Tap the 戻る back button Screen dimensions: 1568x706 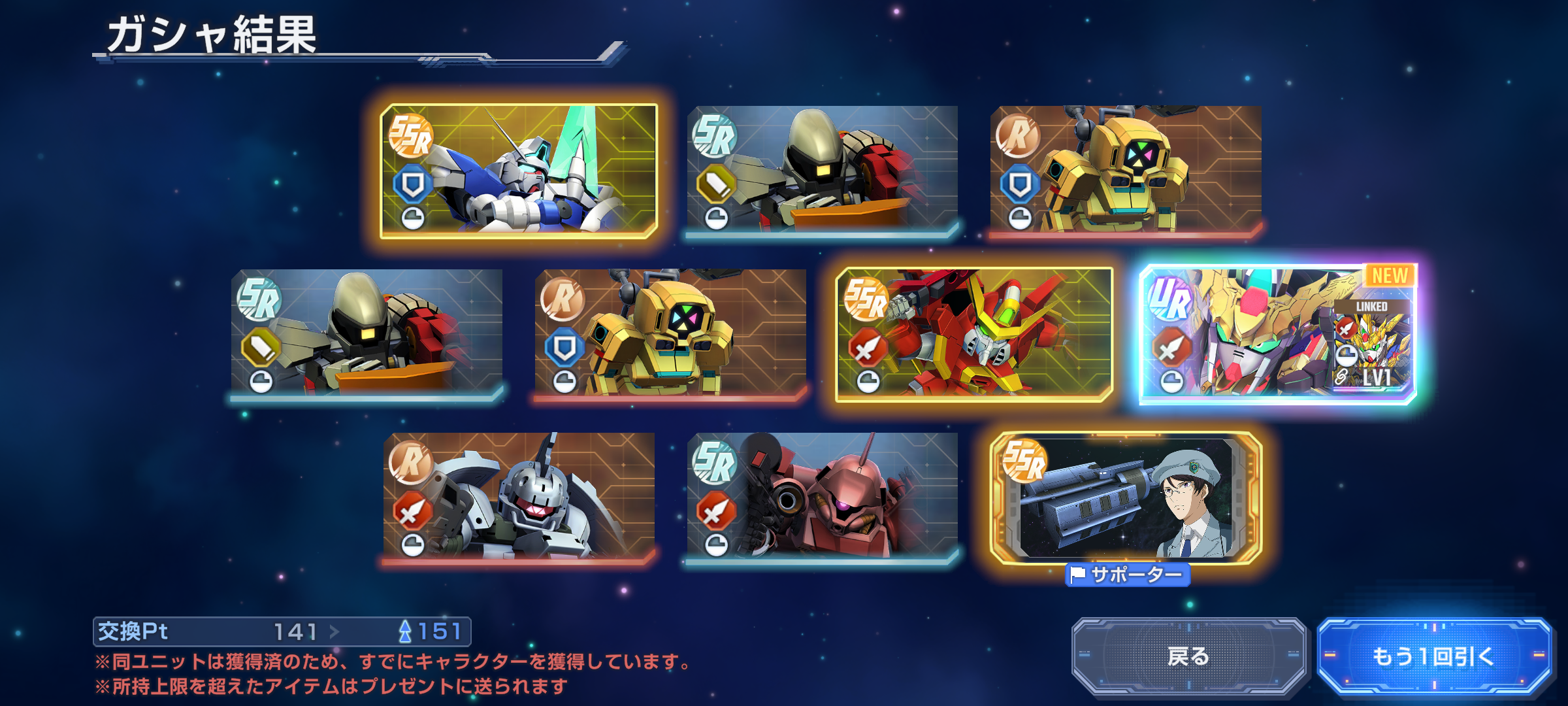click(x=1188, y=656)
